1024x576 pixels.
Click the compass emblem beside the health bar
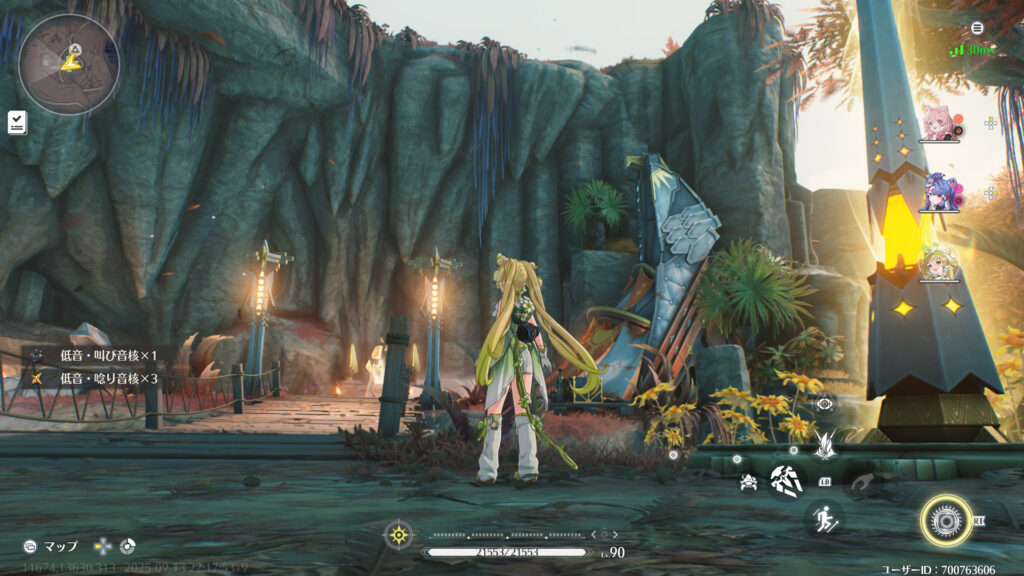tap(399, 535)
